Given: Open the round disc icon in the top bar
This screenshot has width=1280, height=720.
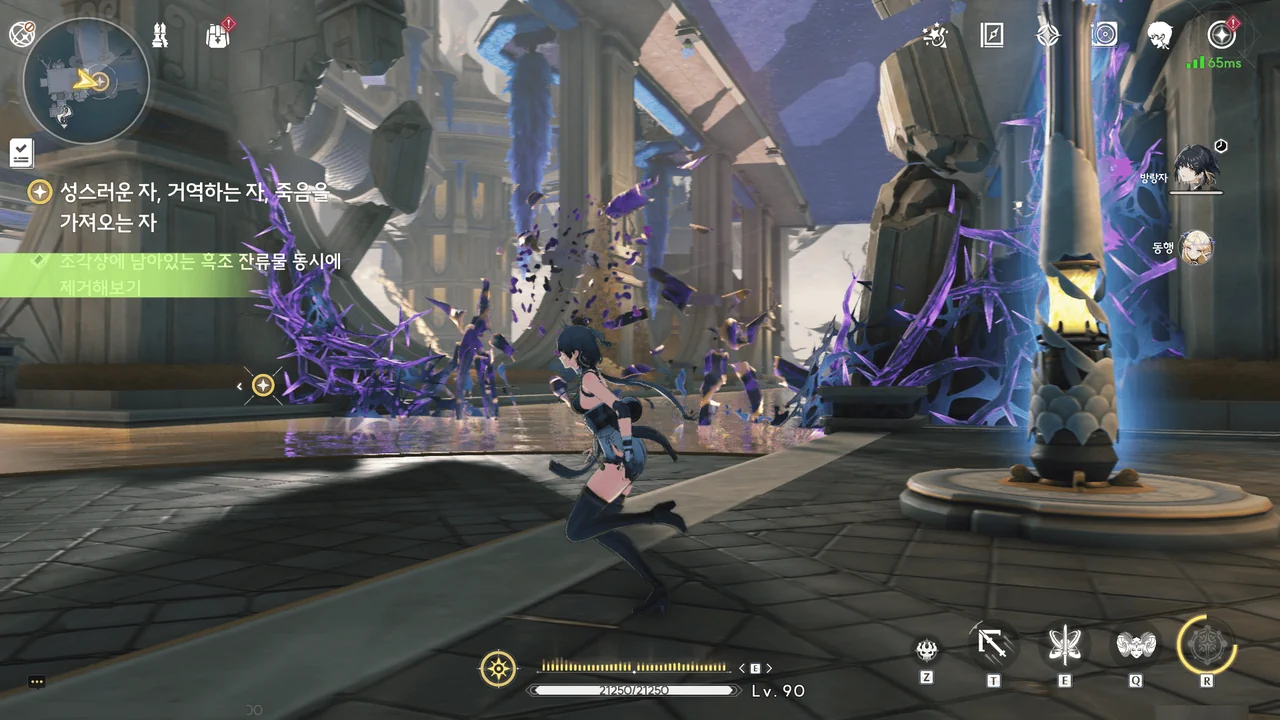Looking at the screenshot, I should [1104, 35].
